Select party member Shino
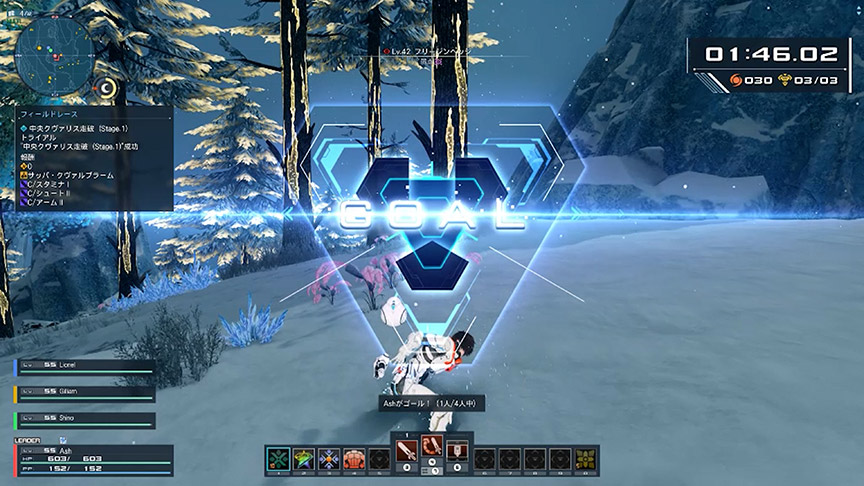 85,420
